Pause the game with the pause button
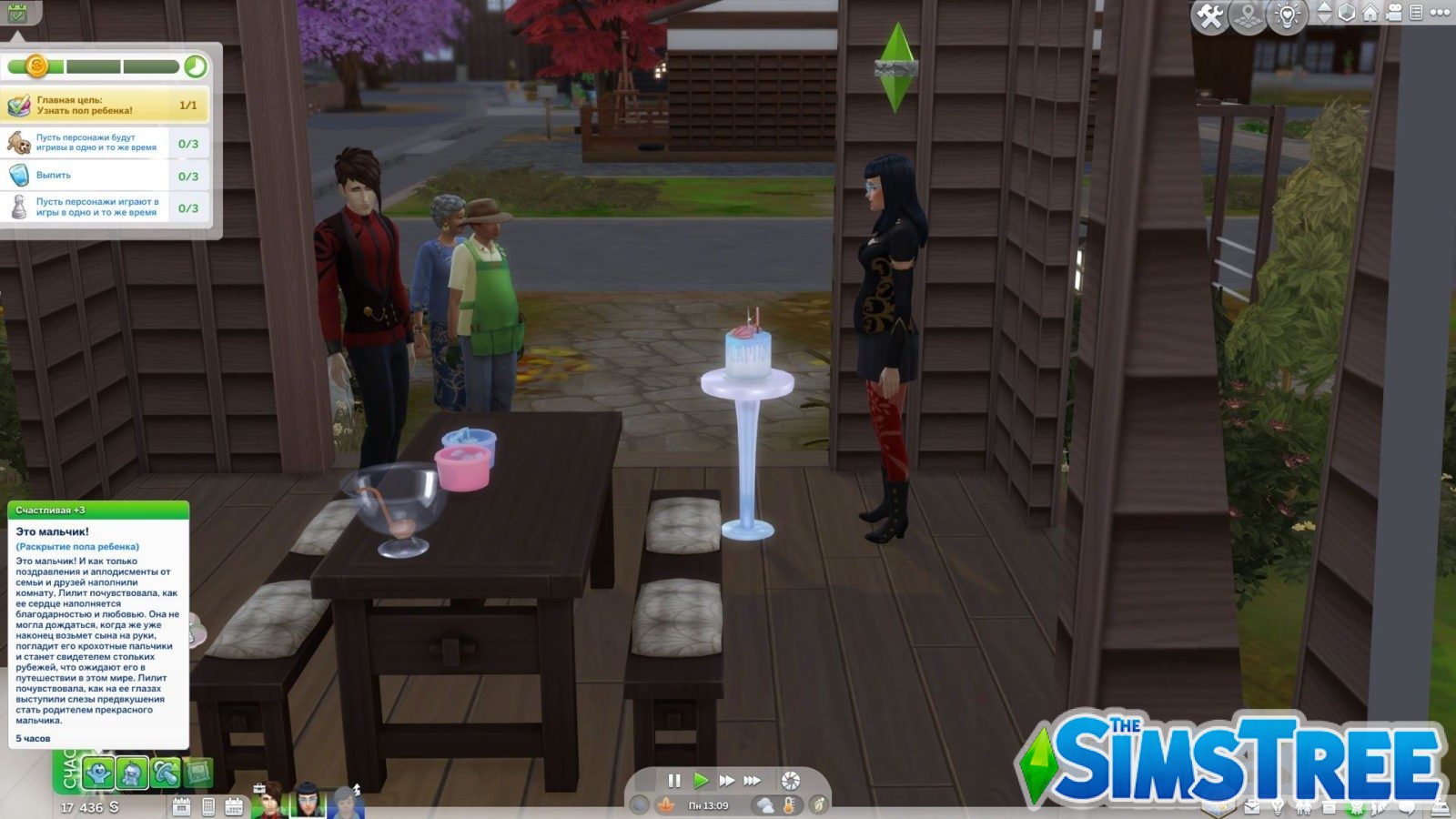 click(x=673, y=780)
